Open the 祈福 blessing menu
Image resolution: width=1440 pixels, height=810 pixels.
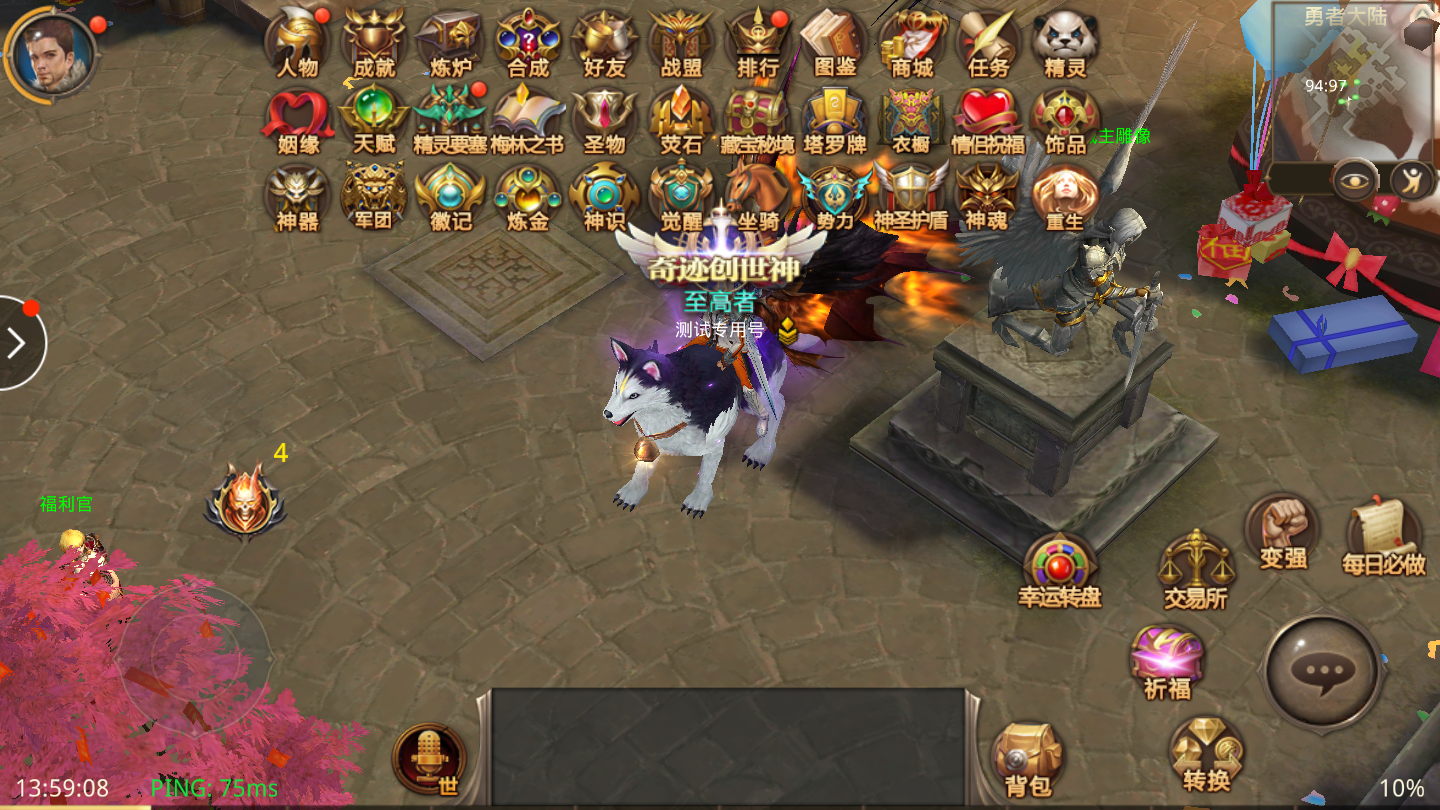pyautogui.click(x=1167, y=660)
